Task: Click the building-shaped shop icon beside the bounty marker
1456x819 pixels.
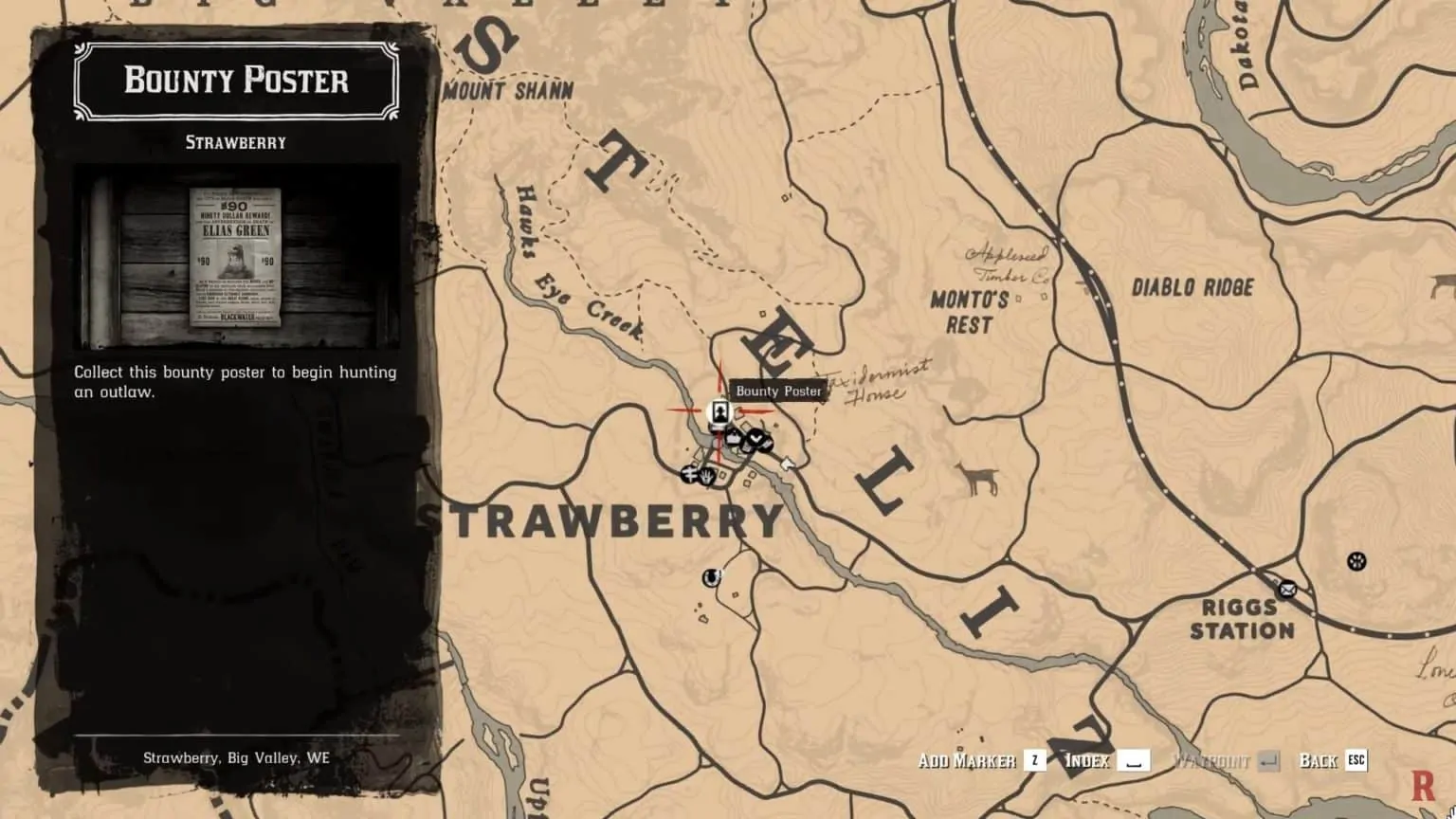Action: coord(734,437)
